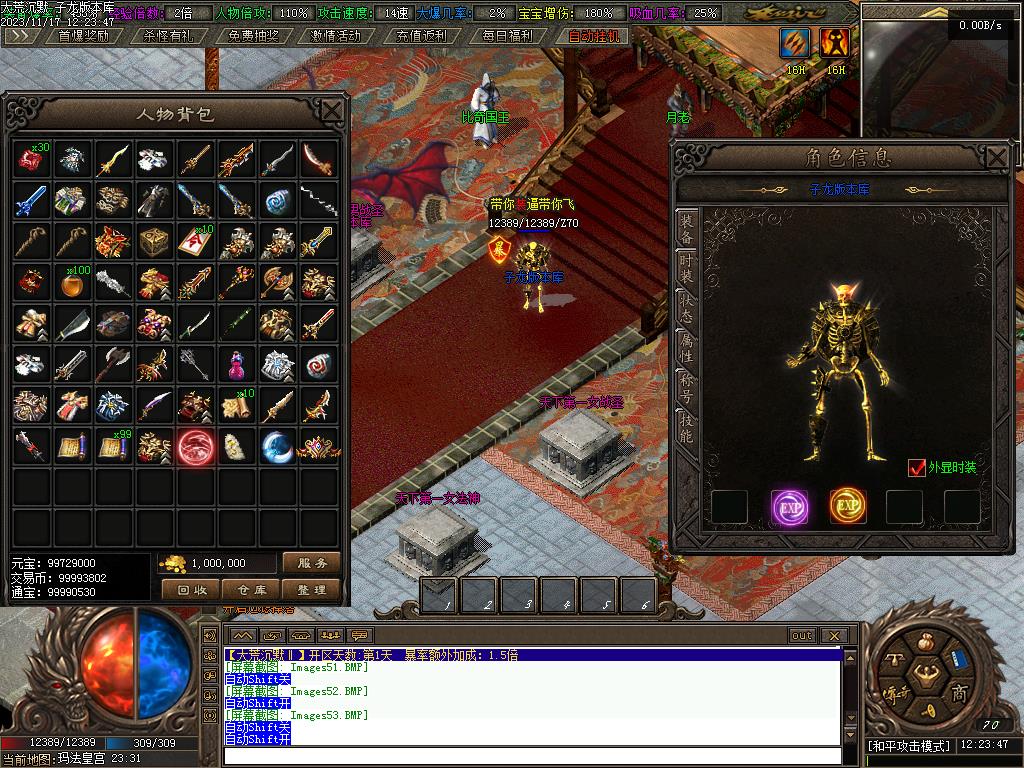Screen dimensions: 1024x768
Task: Select the purple EXP orb slot
Action: (790, 507)
